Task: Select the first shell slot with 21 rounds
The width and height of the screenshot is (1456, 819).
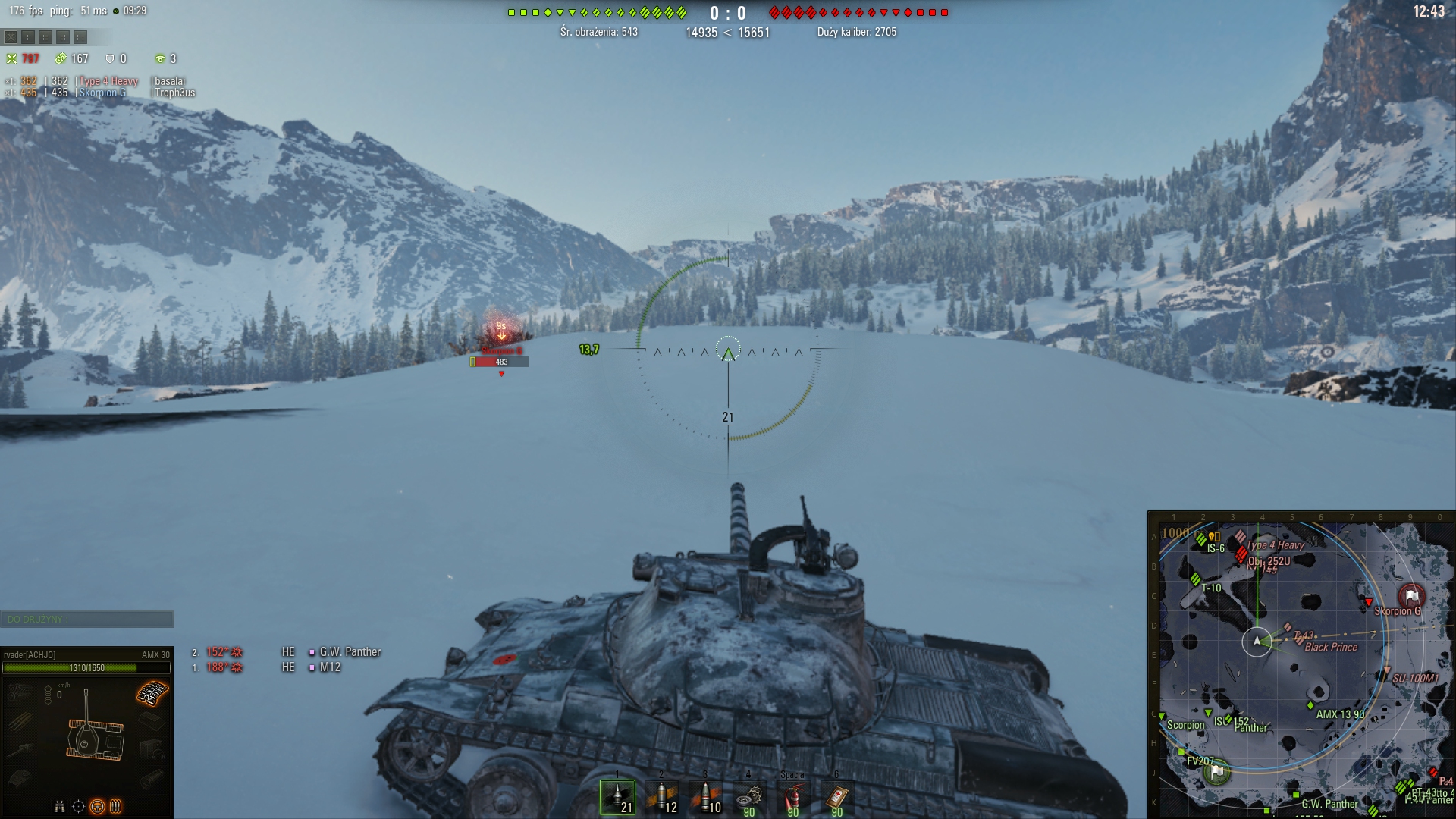Action: pos(617,797)
